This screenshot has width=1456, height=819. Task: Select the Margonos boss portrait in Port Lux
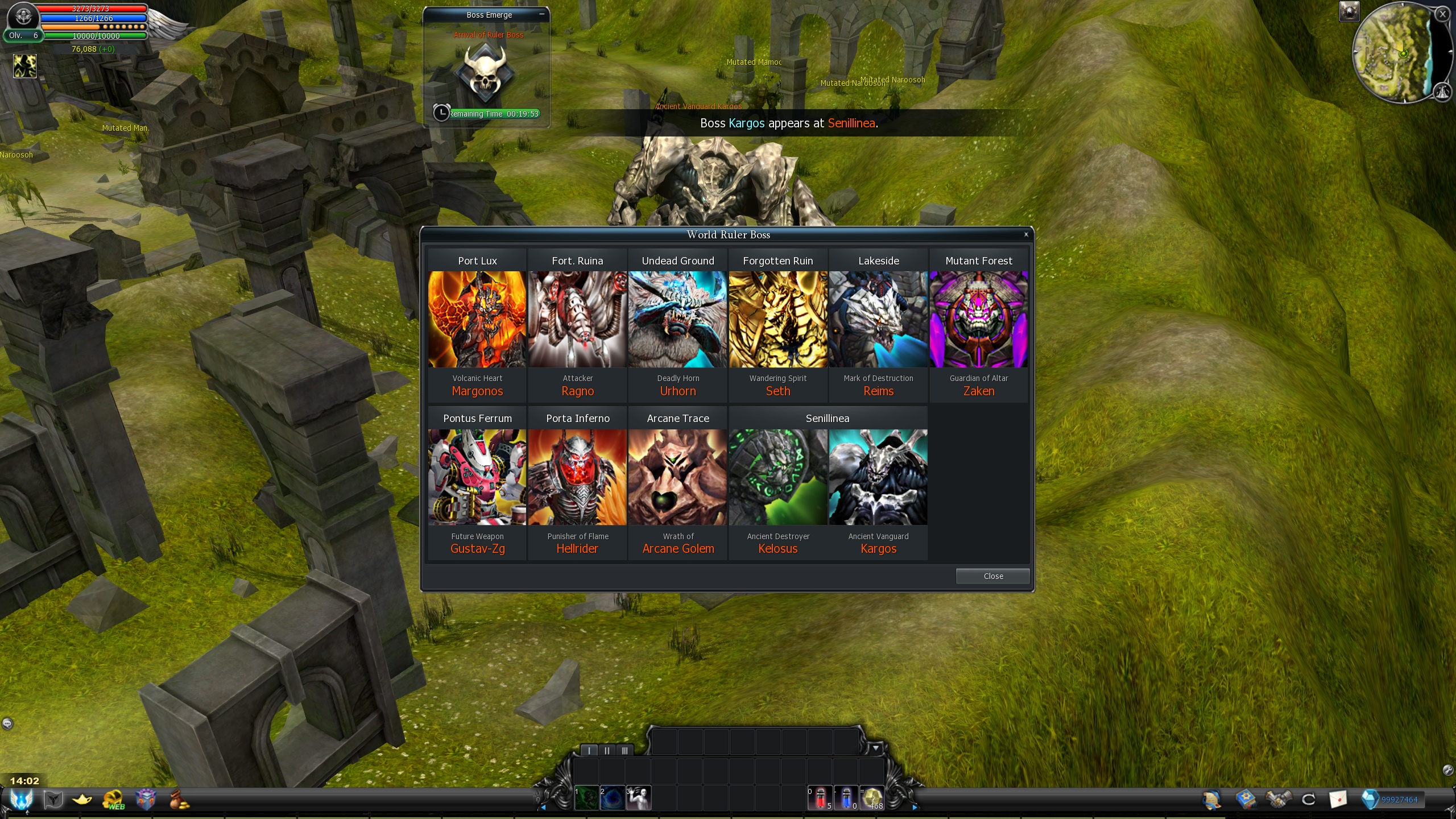(477, 319)
